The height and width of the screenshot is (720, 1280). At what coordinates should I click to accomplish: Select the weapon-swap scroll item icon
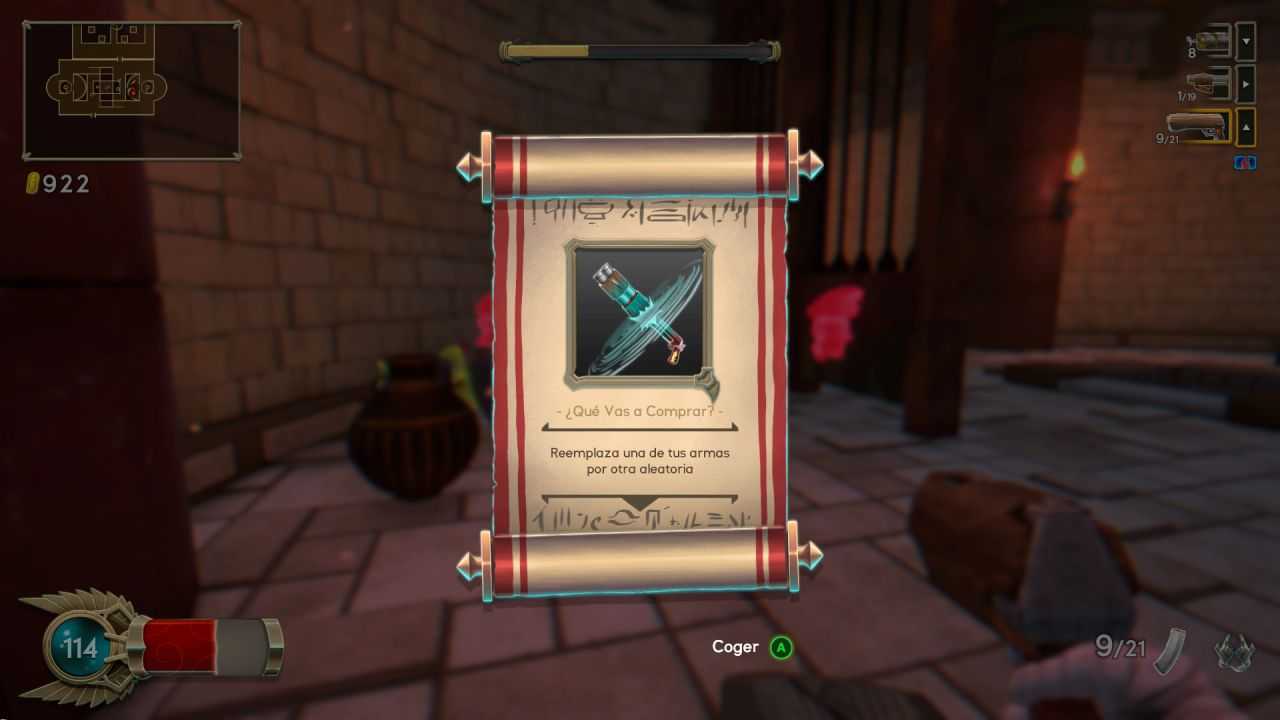[640, 313]
